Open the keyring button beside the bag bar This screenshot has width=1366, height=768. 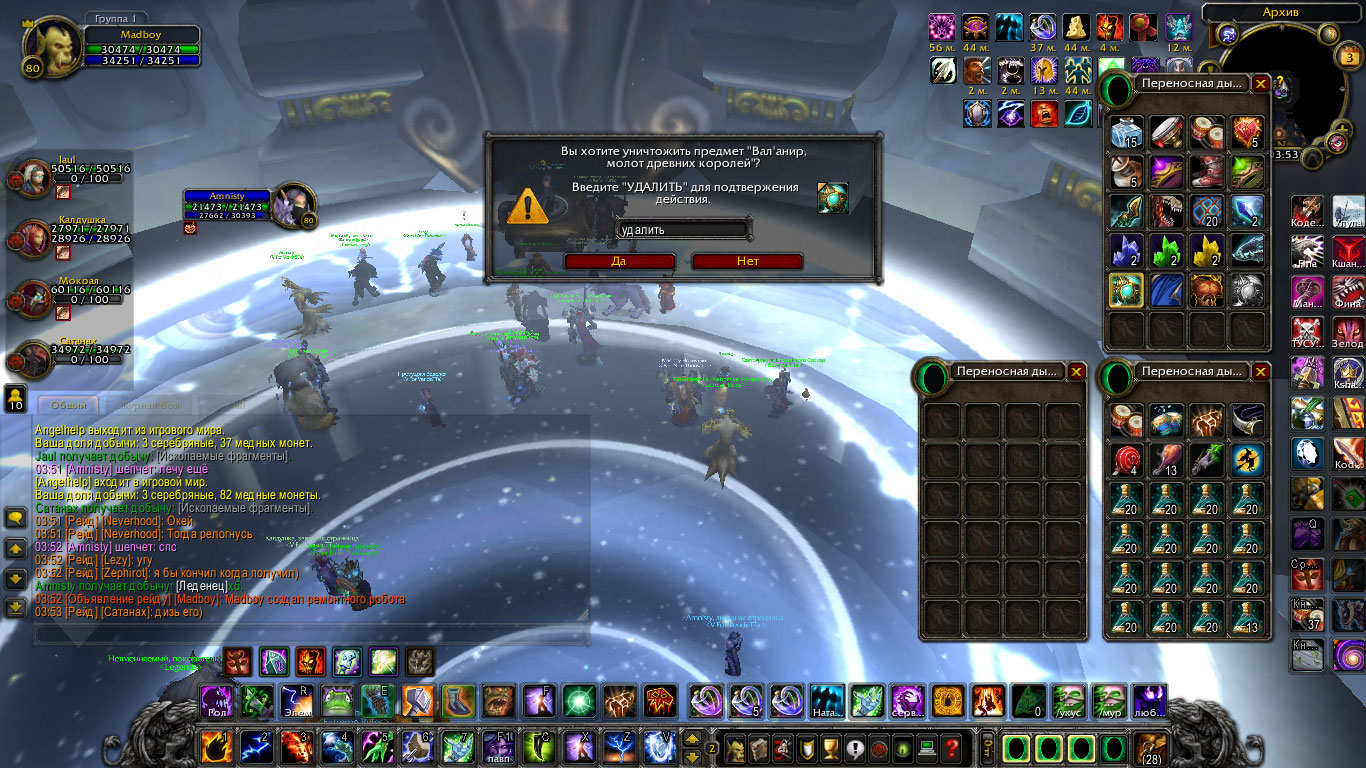[987, 747]
